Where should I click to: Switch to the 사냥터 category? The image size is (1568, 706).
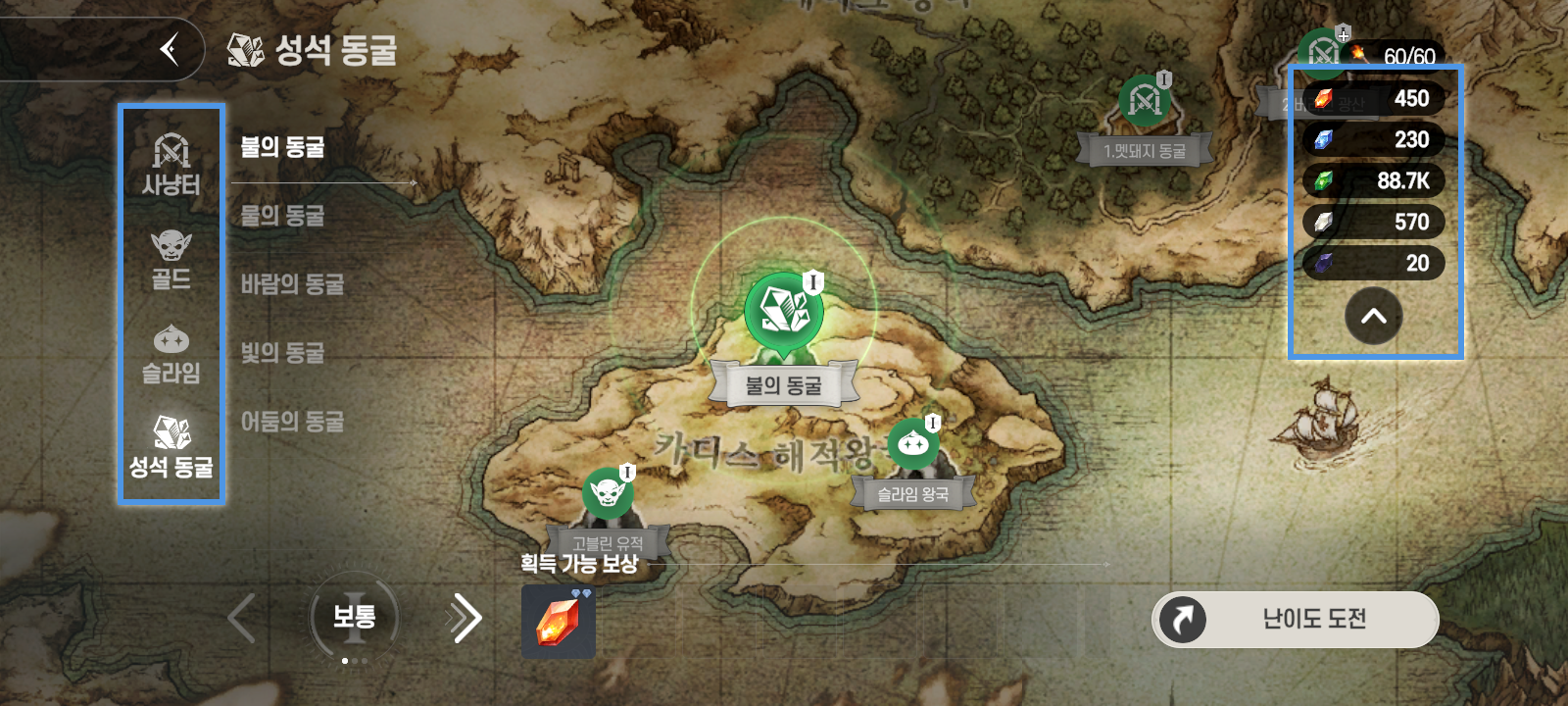click(171, 165)
